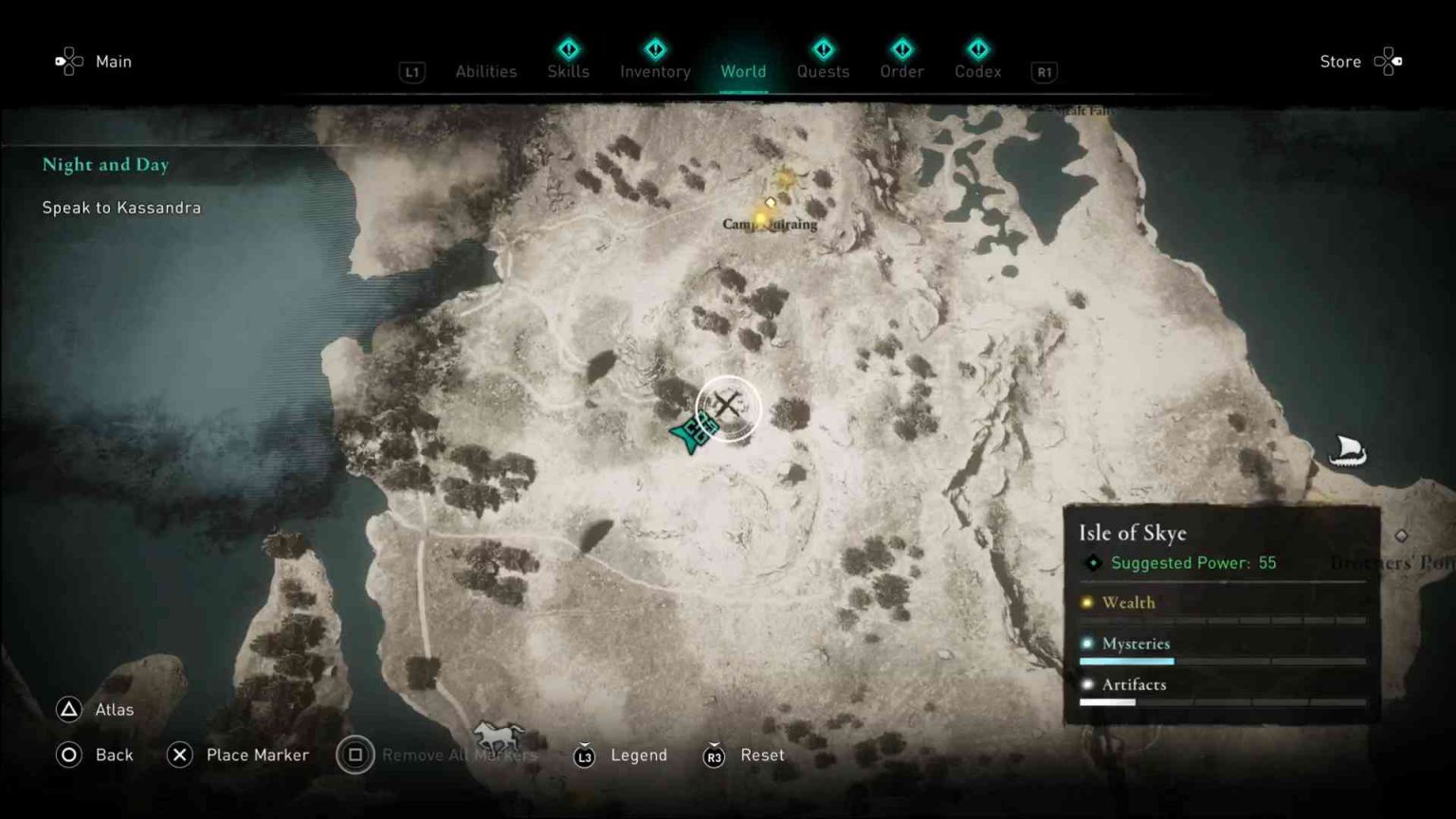Screen dimensions: 1456x819
Task: Click the R1 next-tab switcher
Action: [x=1044, y=71]
